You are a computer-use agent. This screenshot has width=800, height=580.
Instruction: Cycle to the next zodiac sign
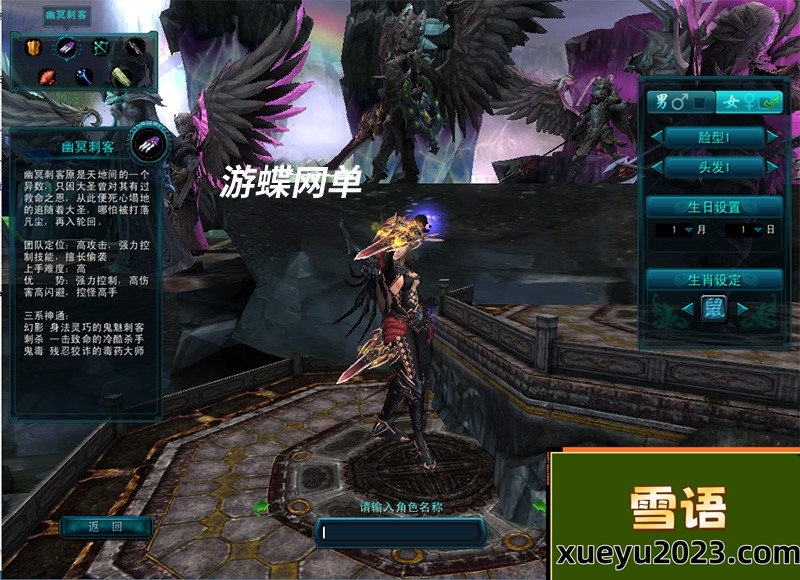click(742, 309)
